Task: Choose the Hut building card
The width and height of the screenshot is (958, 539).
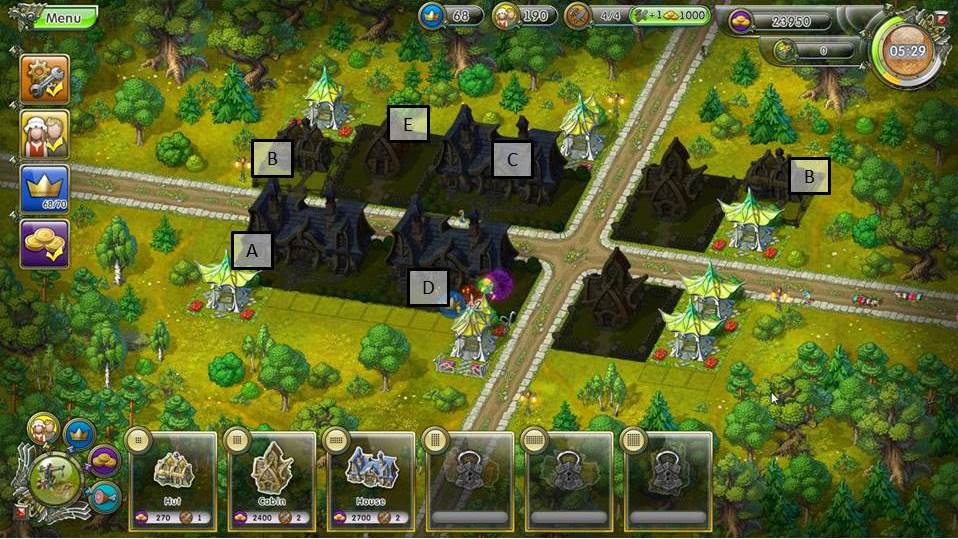Action: tap(172, 480)
